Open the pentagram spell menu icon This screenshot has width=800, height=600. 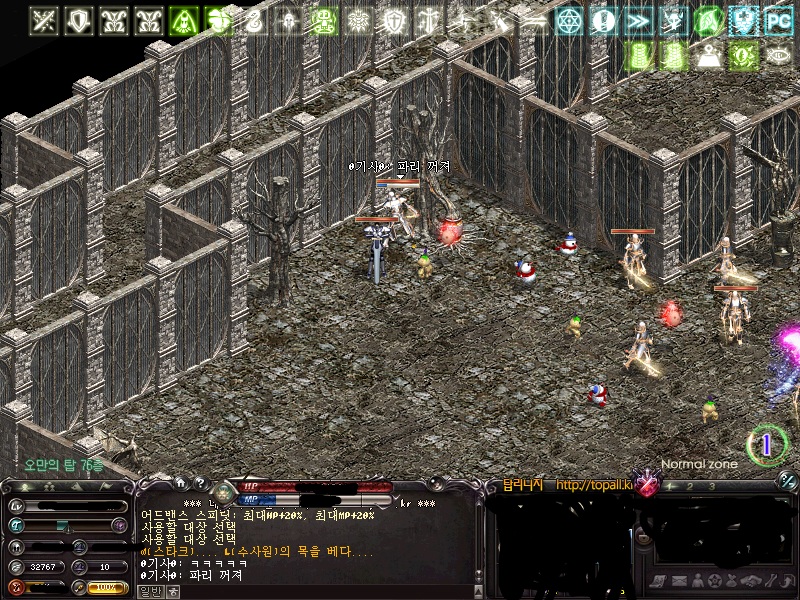714,581
